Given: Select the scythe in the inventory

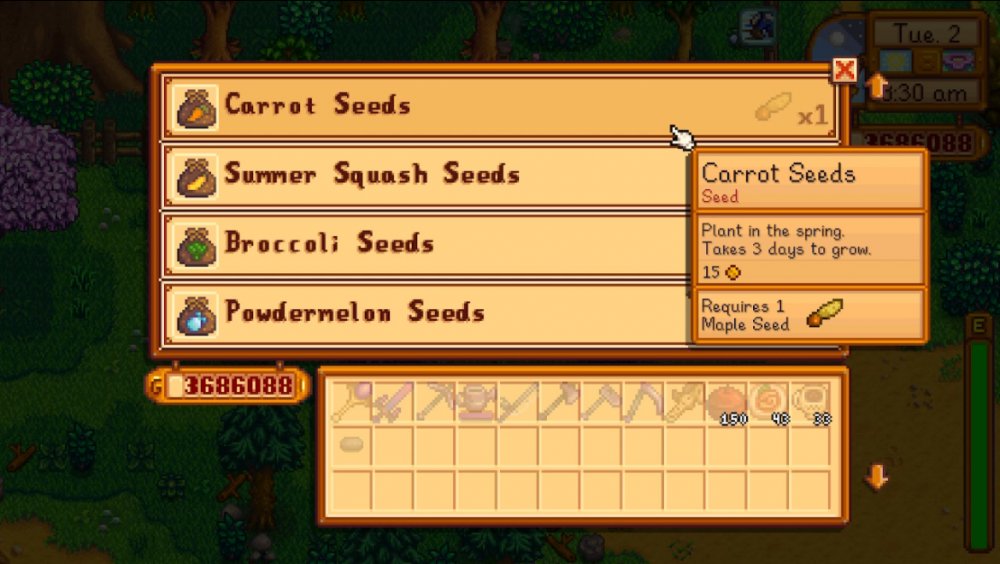Looking at the screenshot, I should tap(641, 402).
